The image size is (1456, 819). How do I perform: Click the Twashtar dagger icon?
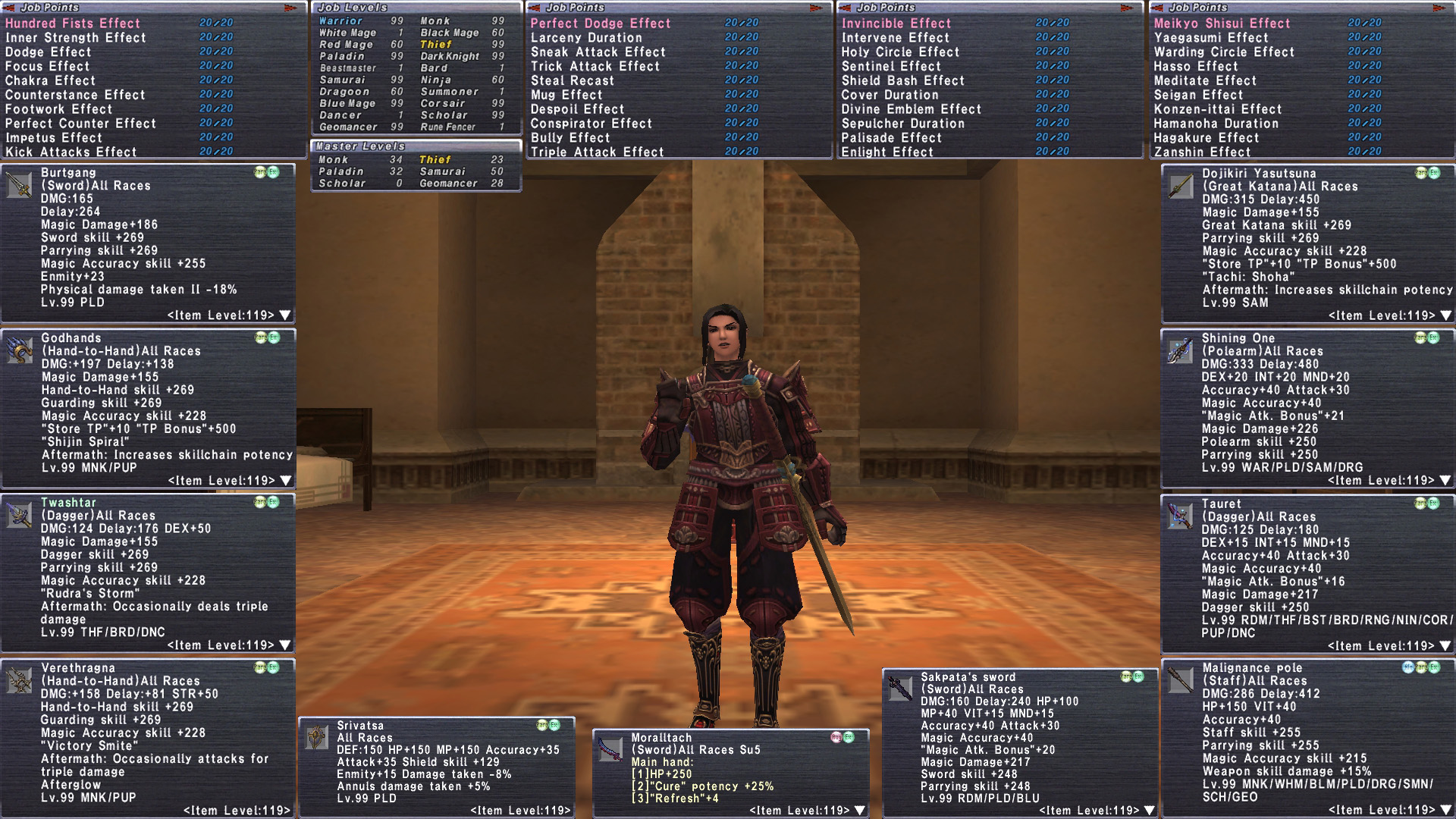(19, 516)
